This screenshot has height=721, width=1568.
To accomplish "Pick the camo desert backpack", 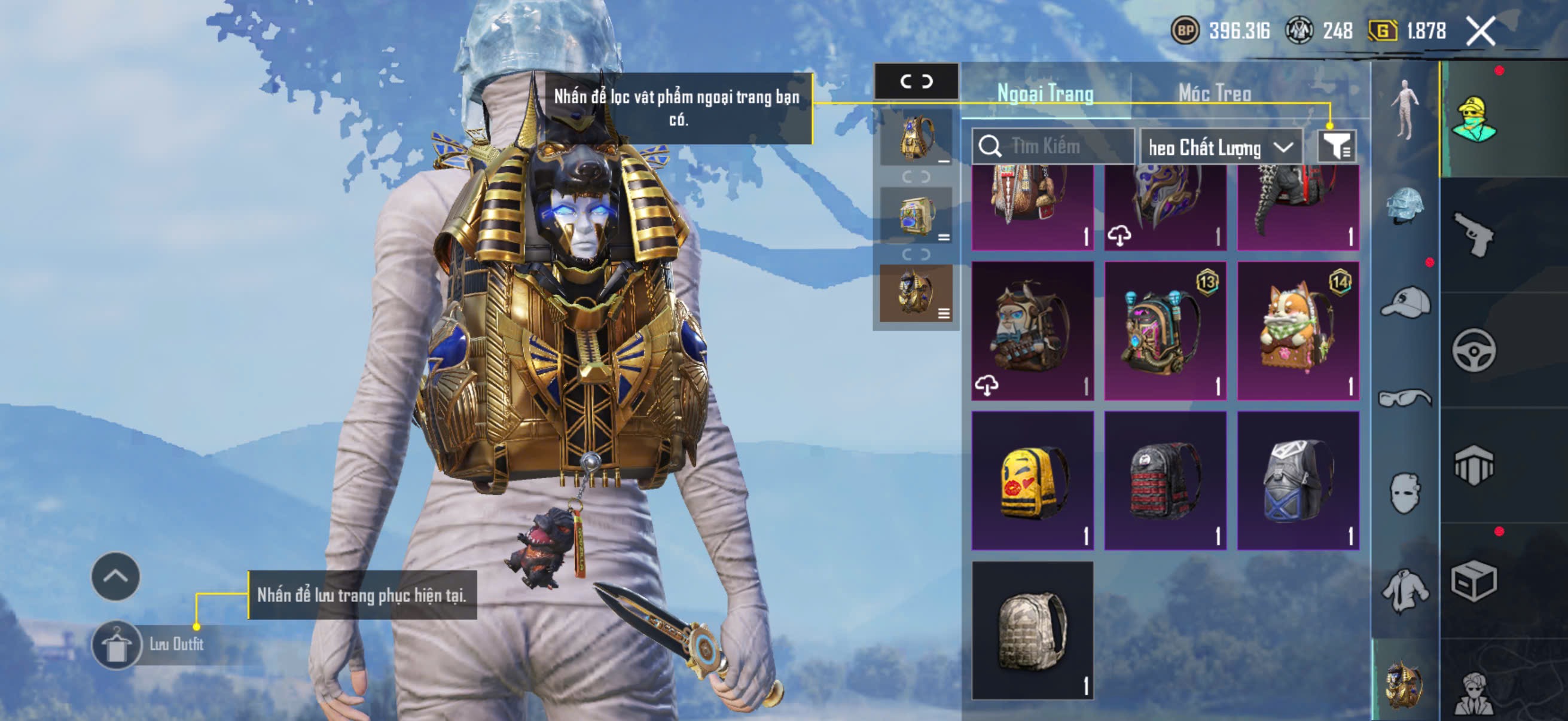I will [1032, 630].
